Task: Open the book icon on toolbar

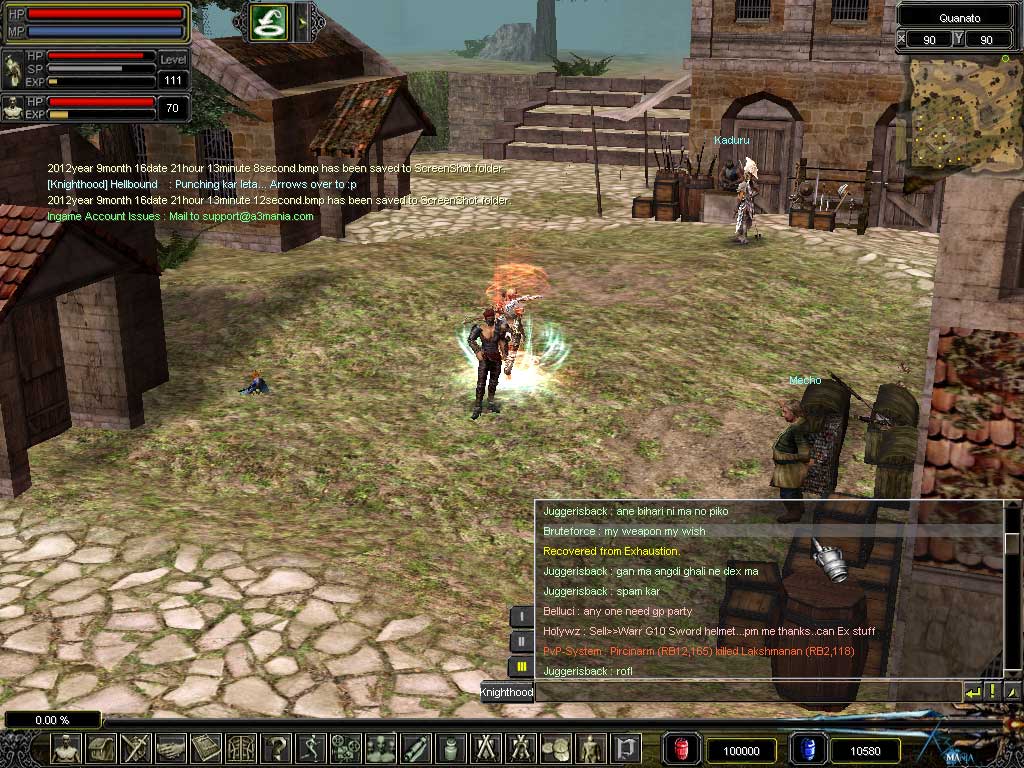Action: [x=206, y=748]
